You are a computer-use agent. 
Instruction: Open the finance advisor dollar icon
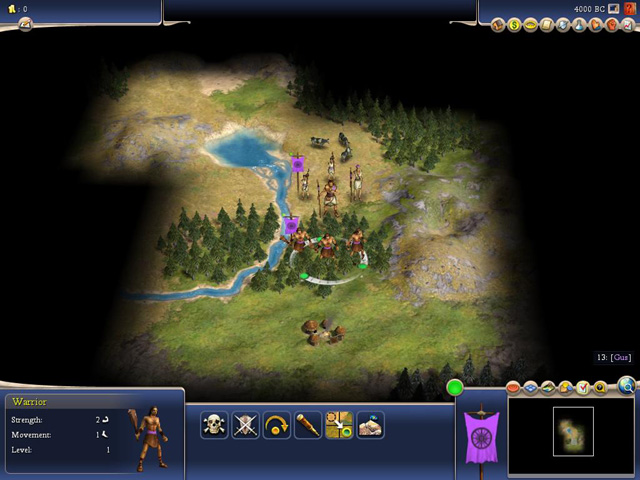[514, 24]
